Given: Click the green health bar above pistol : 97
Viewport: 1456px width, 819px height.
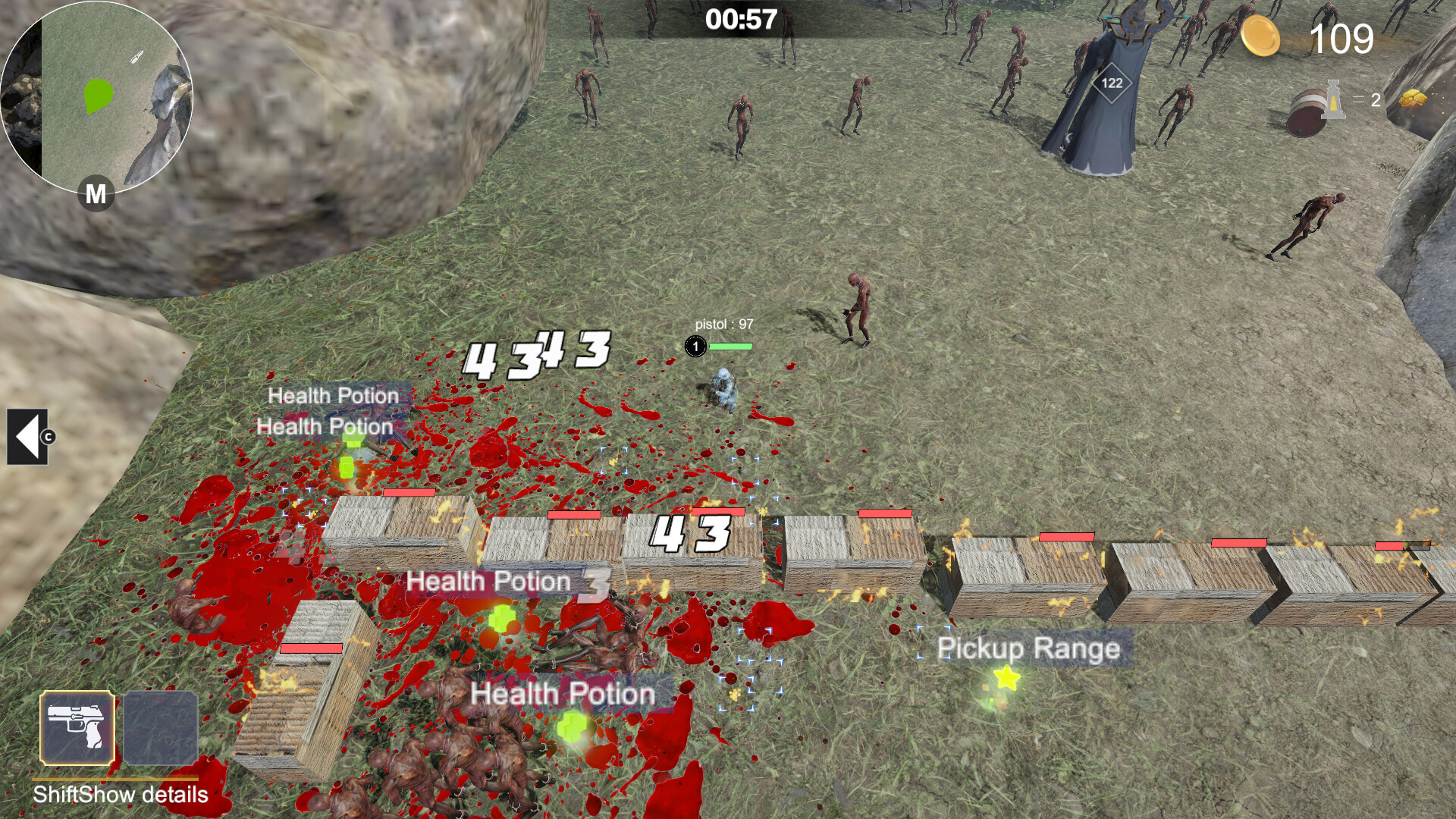Looking at the screenshot, I should click(x=733, y=345).
